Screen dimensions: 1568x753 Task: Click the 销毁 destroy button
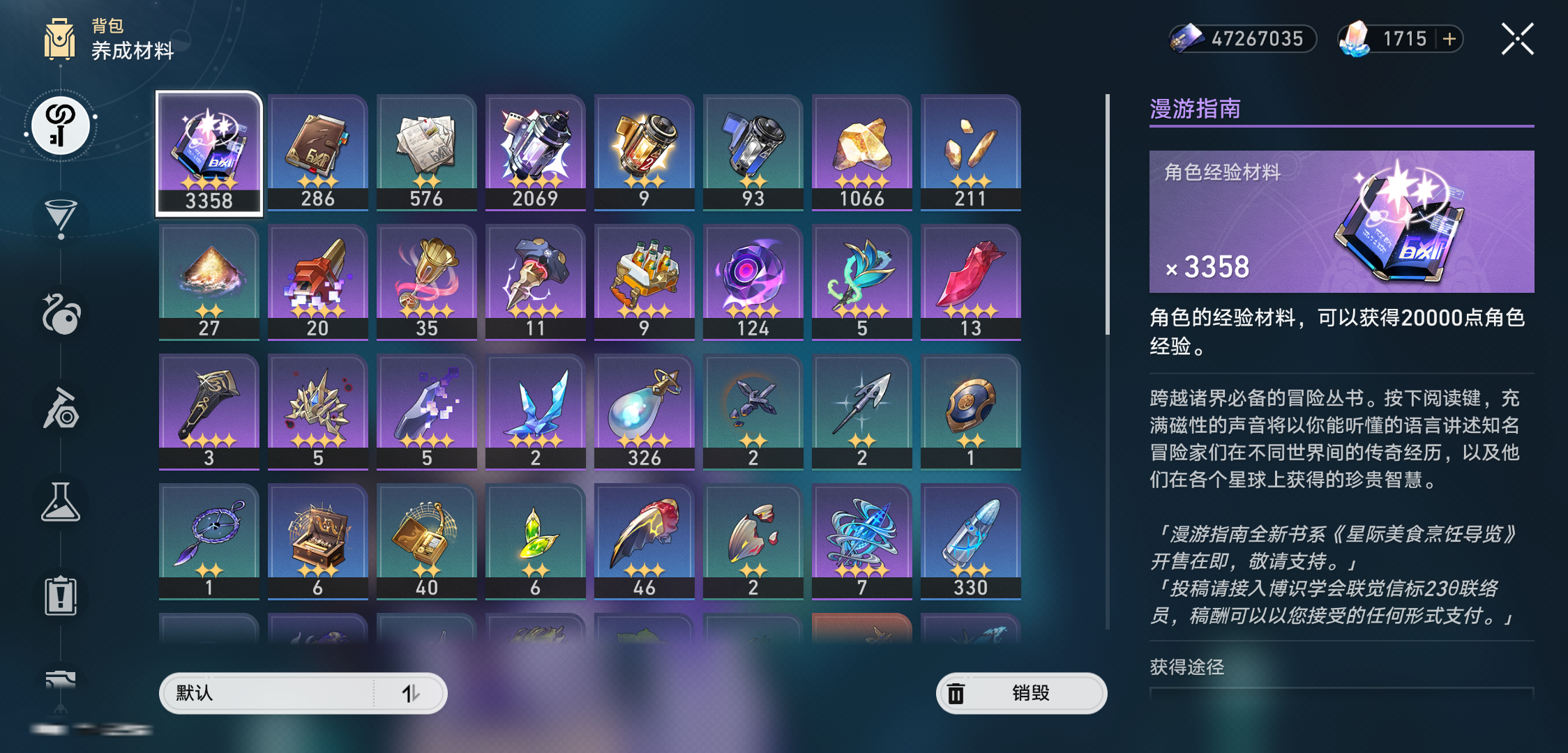[1021, 693]
